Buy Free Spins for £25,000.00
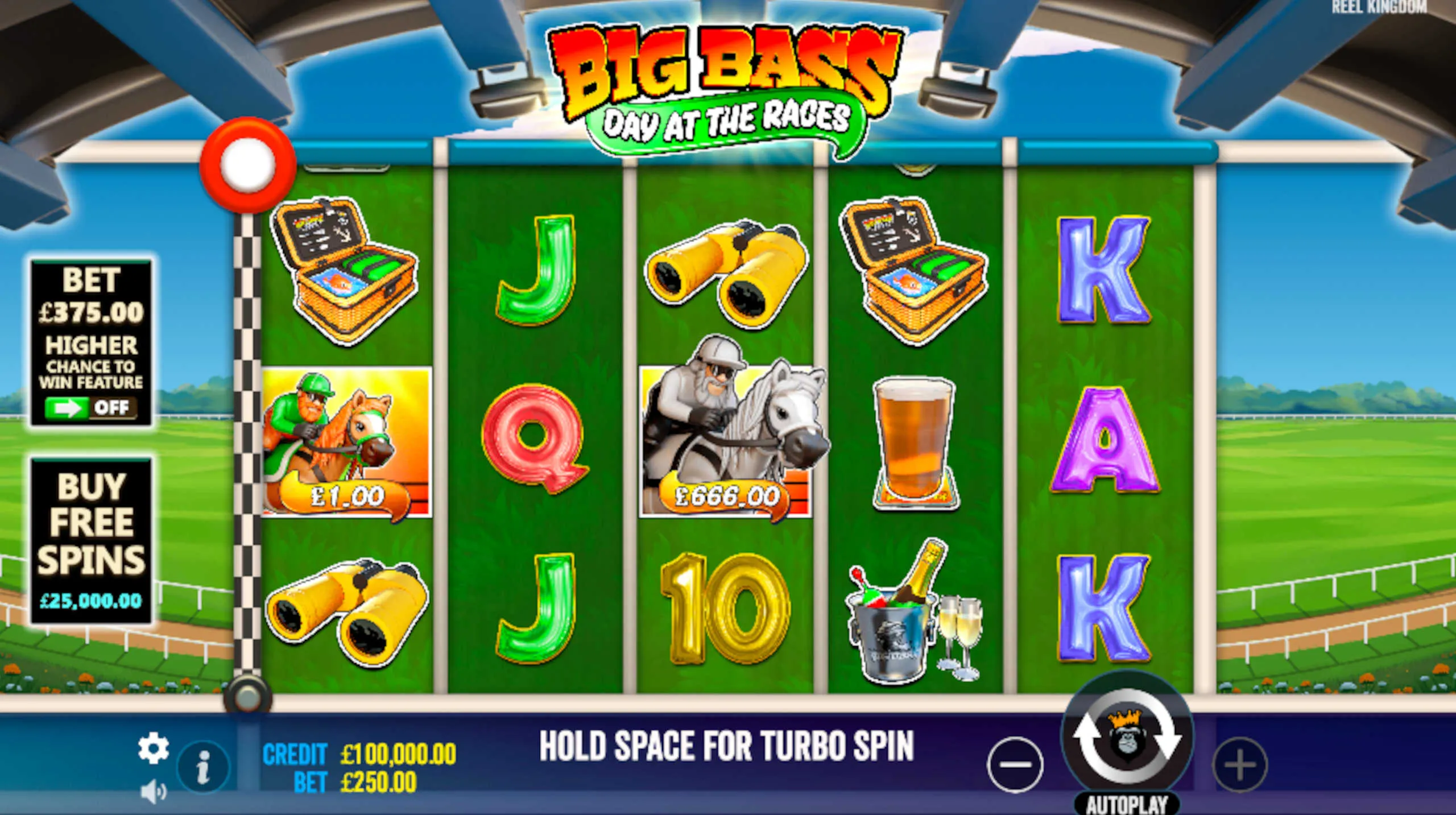The height and width of the screenshot is (815, 1456). (91, 540)
